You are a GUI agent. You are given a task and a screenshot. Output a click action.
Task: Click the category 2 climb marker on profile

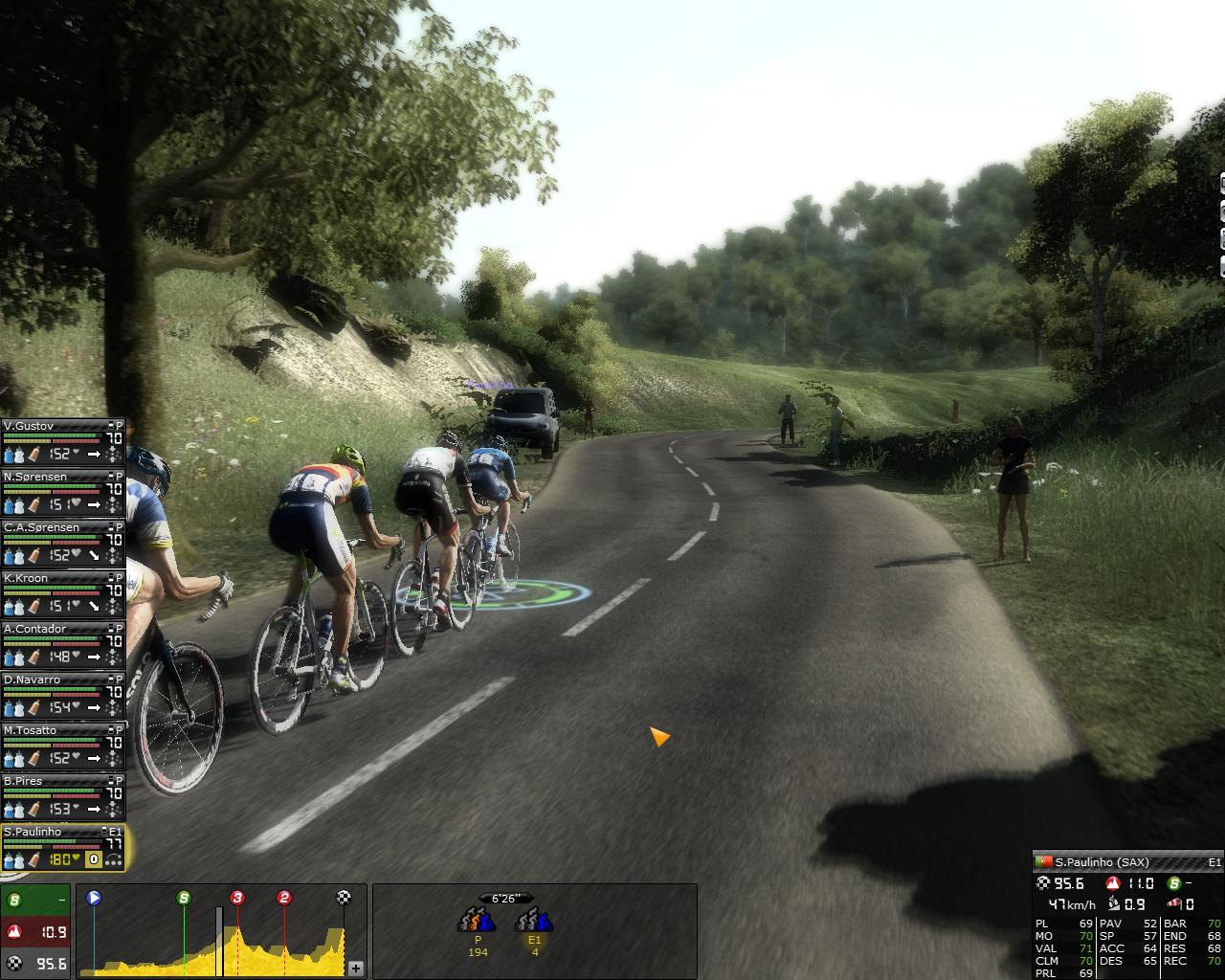(284, 898)
